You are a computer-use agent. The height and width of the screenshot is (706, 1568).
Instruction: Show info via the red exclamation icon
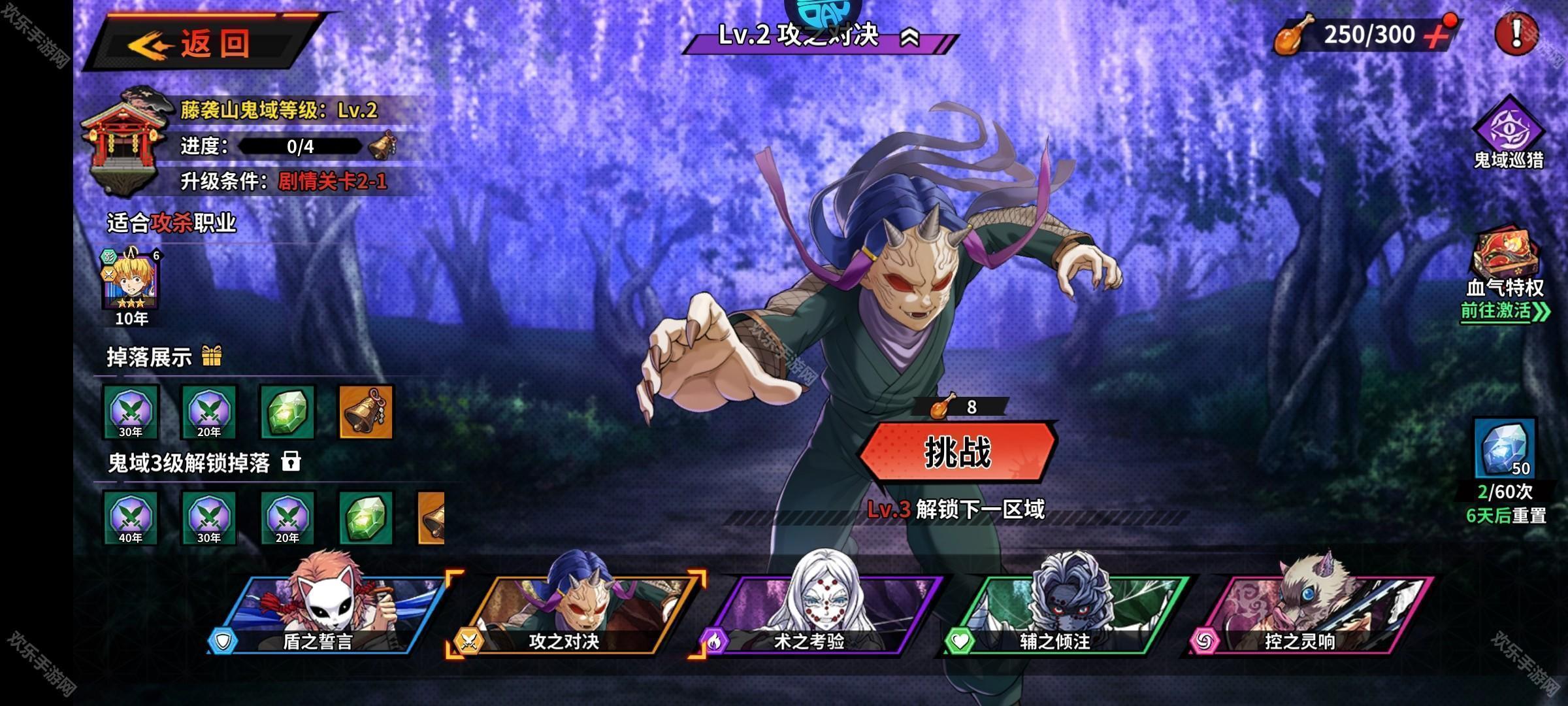1516,33
